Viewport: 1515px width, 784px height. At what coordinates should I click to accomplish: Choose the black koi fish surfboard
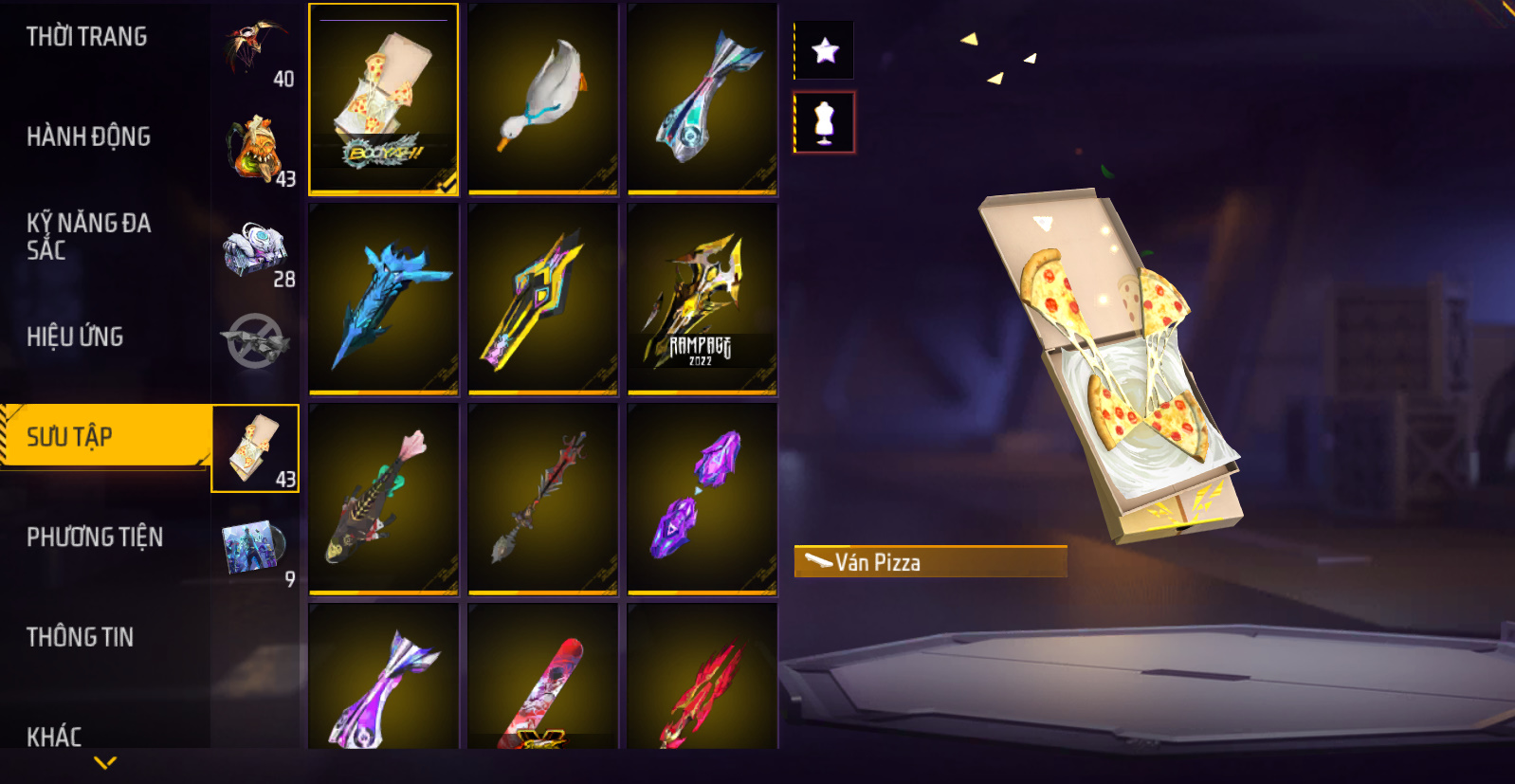383,500
